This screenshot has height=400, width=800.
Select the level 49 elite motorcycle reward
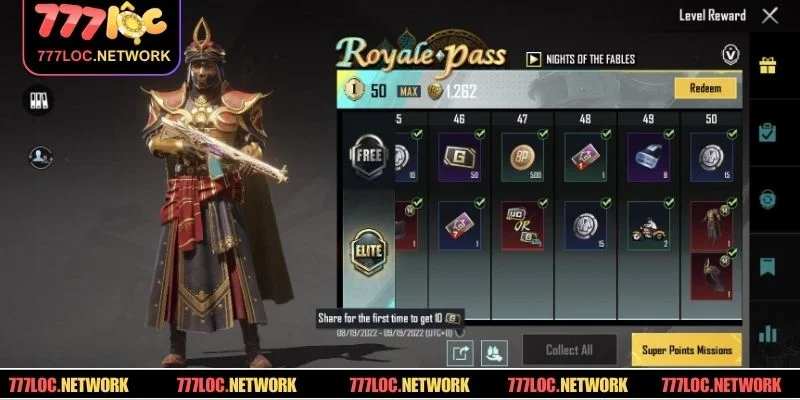click(645, 224)
